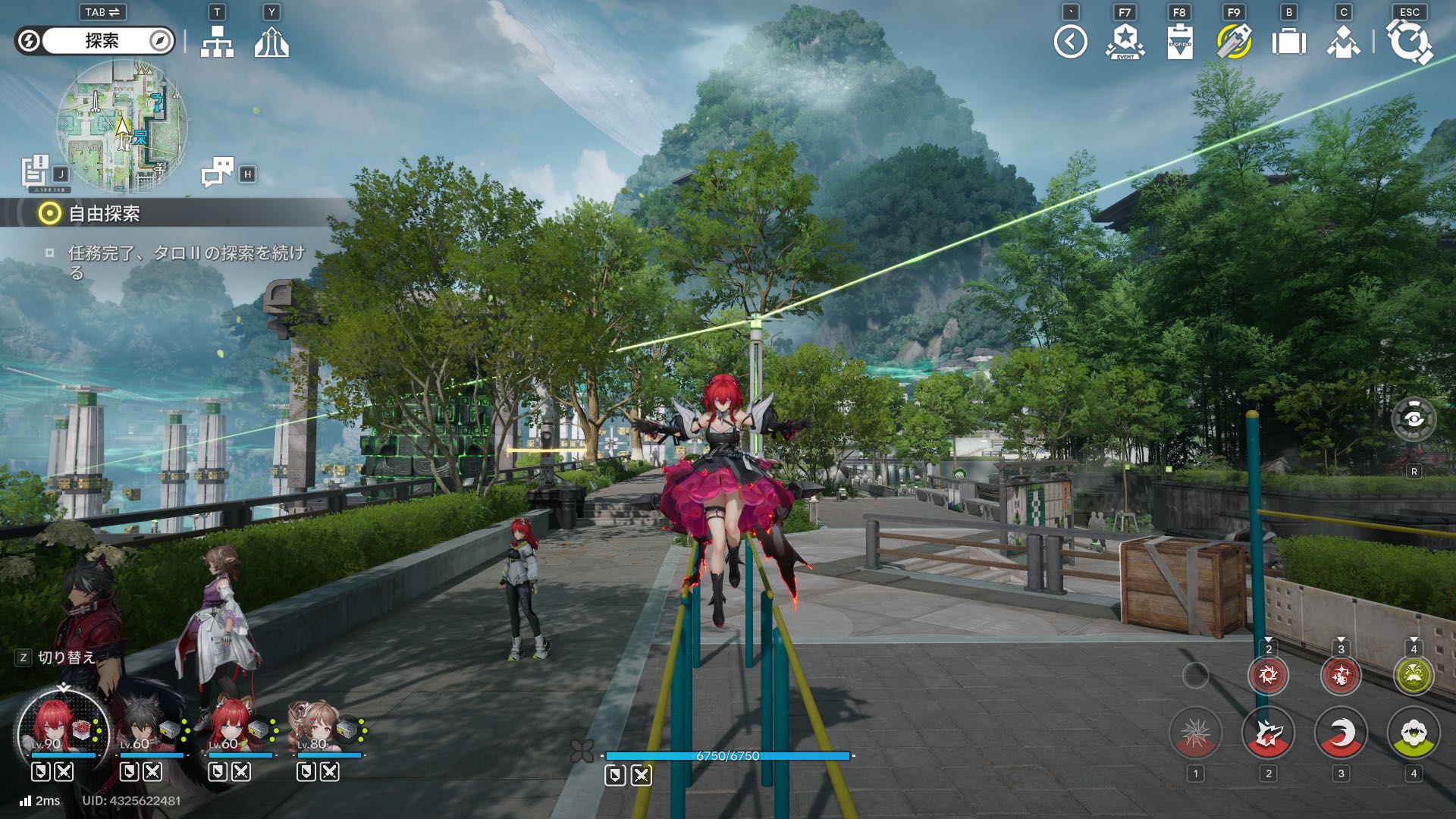Activate the white sheep skill icon
Viewport: 1456px width, 819px height.
1414,733
